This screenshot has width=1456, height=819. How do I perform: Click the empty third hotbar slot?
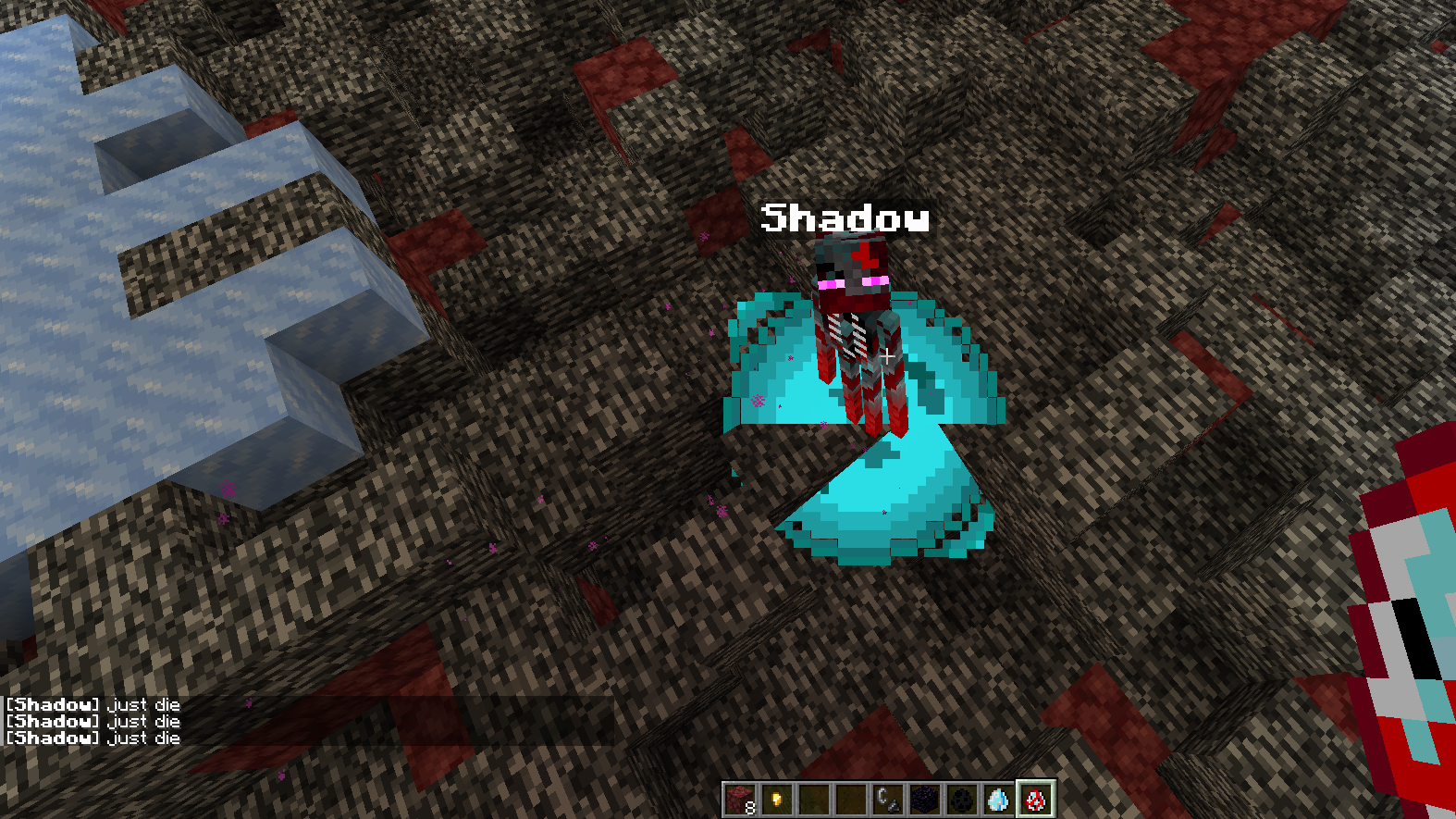point(813,798)
